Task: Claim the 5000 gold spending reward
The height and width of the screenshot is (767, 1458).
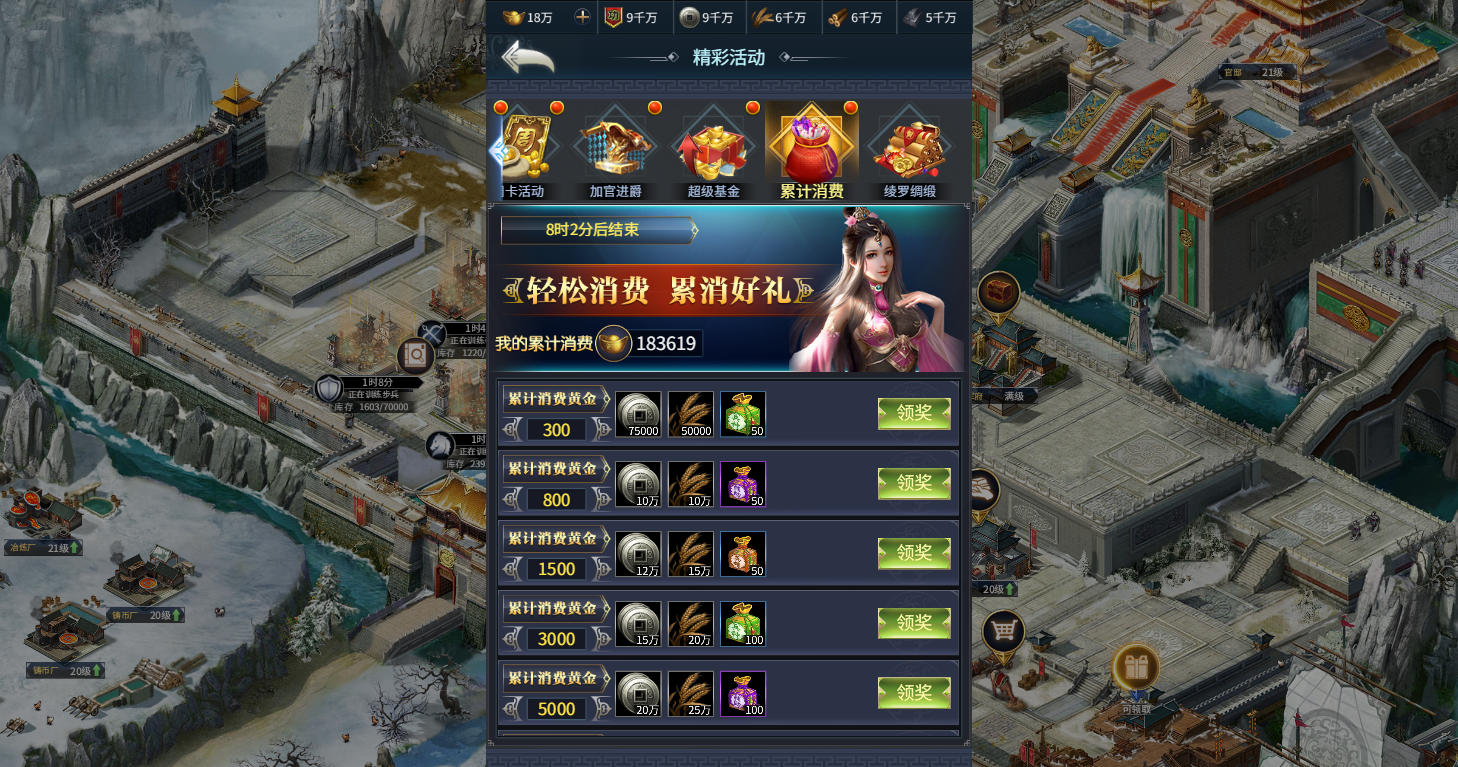Action: (914, 693)
